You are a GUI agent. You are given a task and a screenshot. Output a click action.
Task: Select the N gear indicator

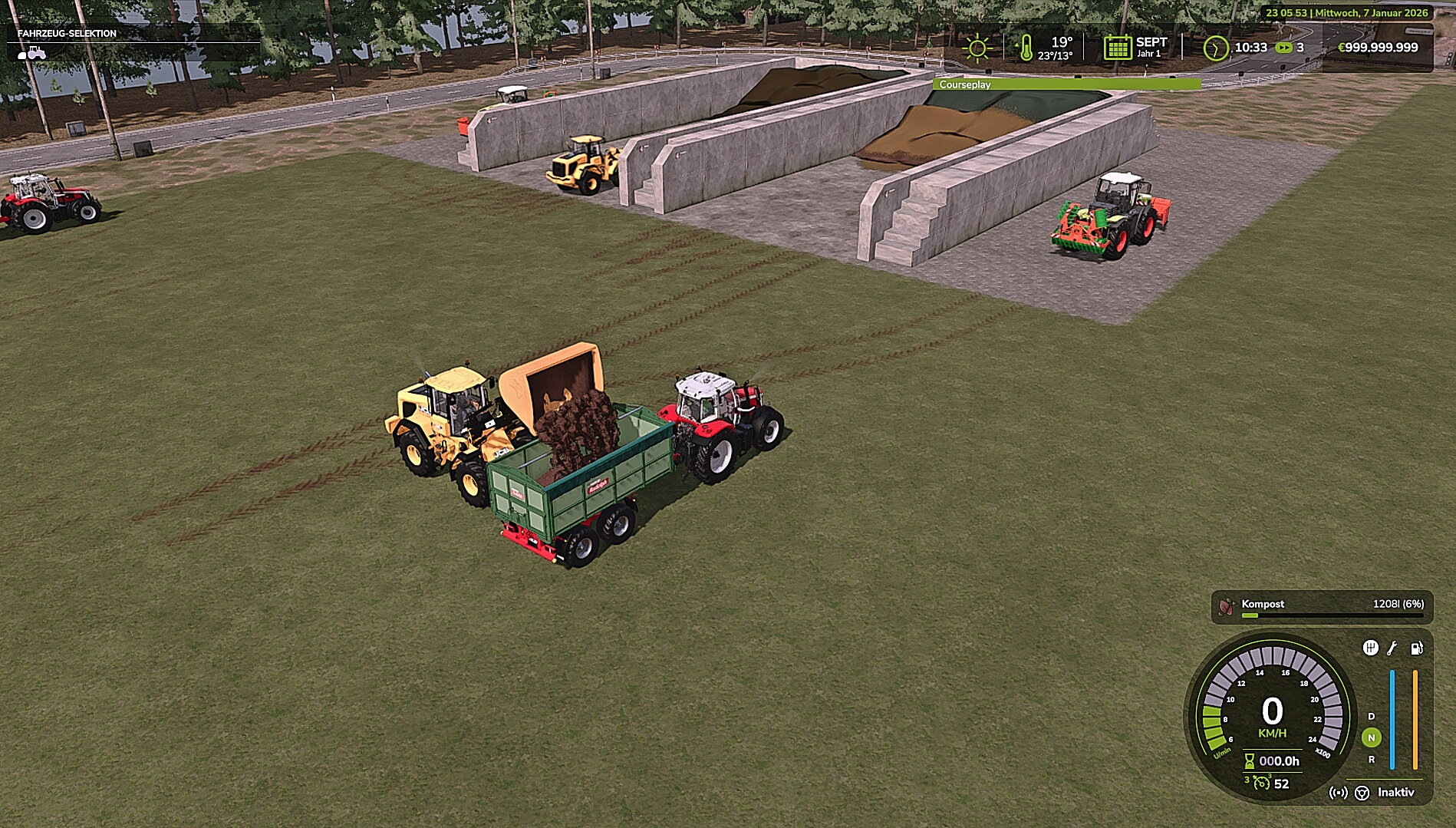1372,737
